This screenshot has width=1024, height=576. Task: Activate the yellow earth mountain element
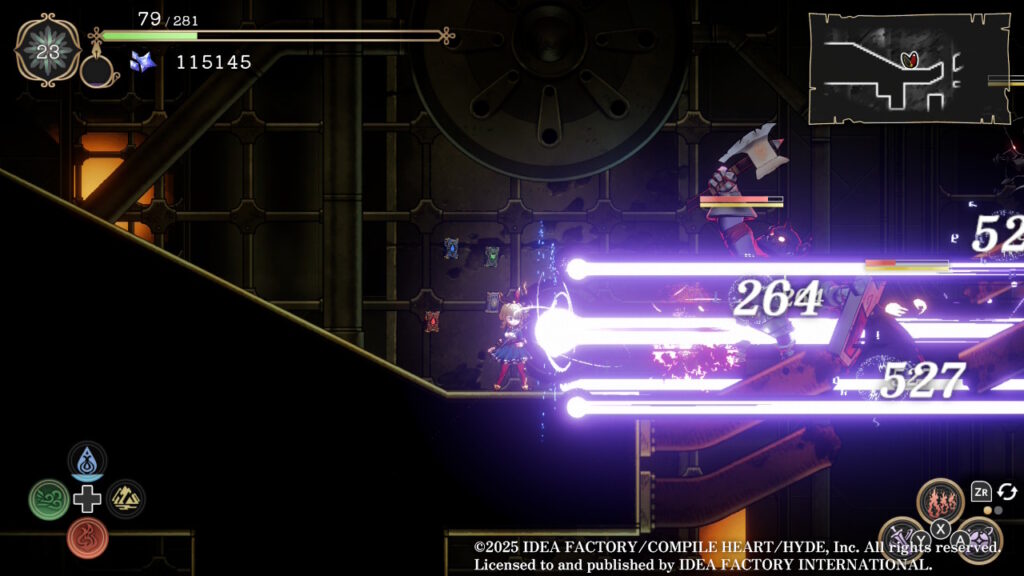(x=126, y=499)
